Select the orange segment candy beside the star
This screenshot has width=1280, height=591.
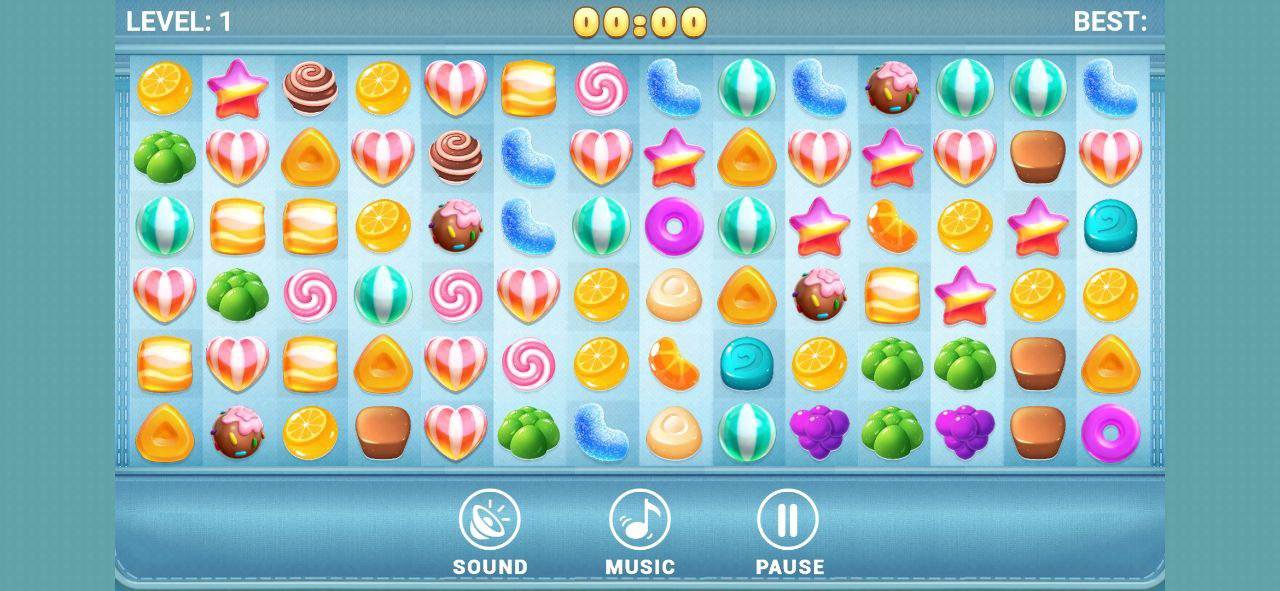point(893,226)
